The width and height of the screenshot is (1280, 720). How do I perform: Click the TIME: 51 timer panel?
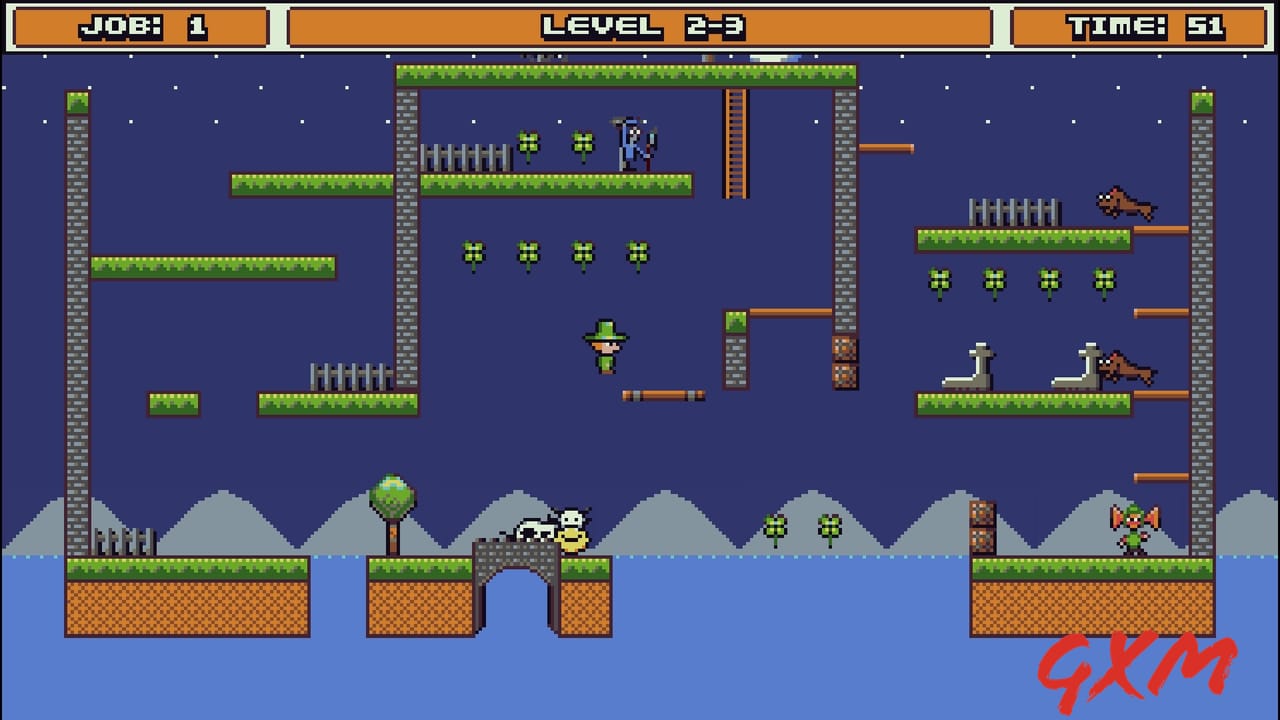point(1140,24)
